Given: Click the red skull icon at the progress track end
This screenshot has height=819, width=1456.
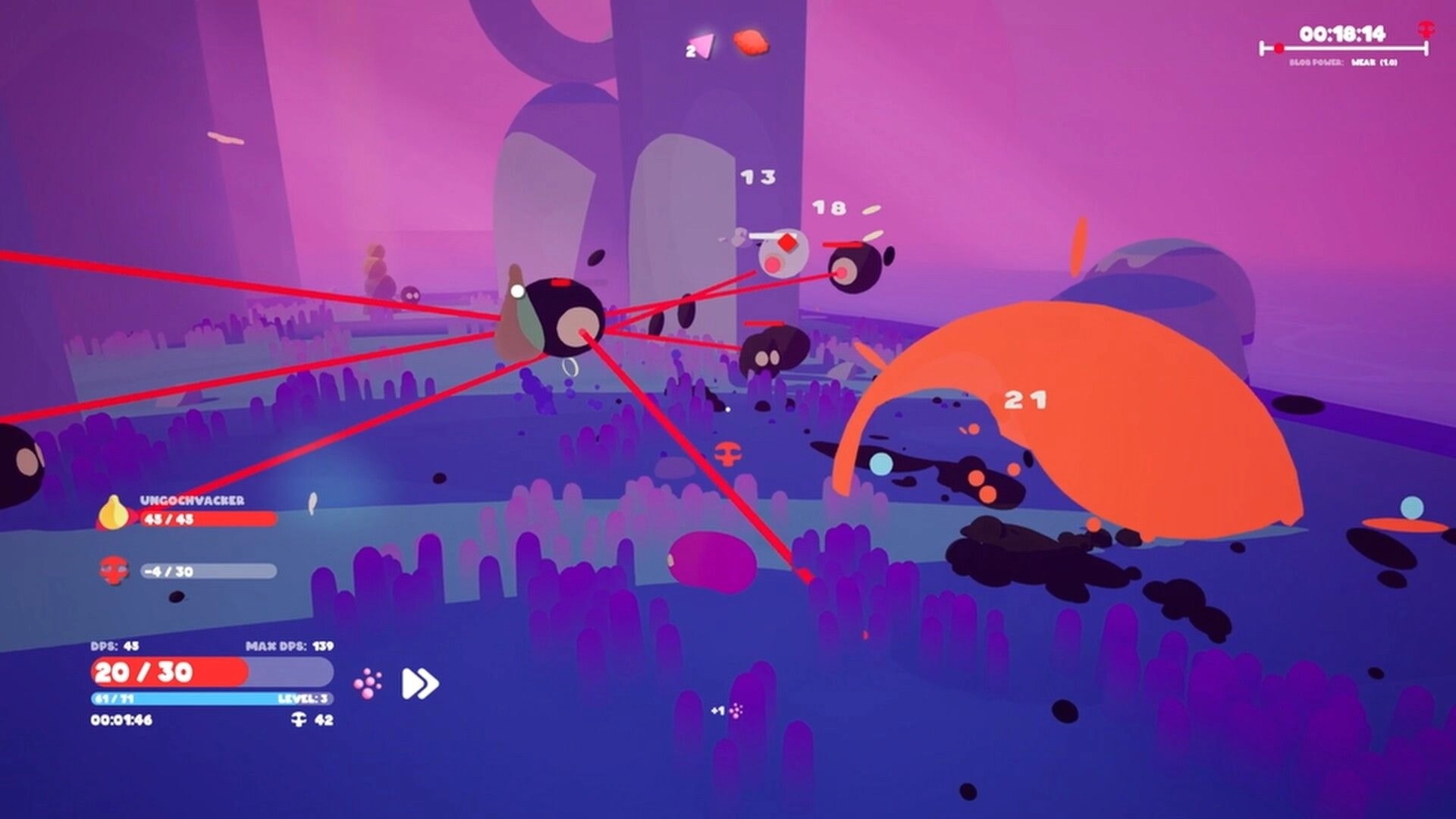Looking at the screenshot, I should (1426, 30).
